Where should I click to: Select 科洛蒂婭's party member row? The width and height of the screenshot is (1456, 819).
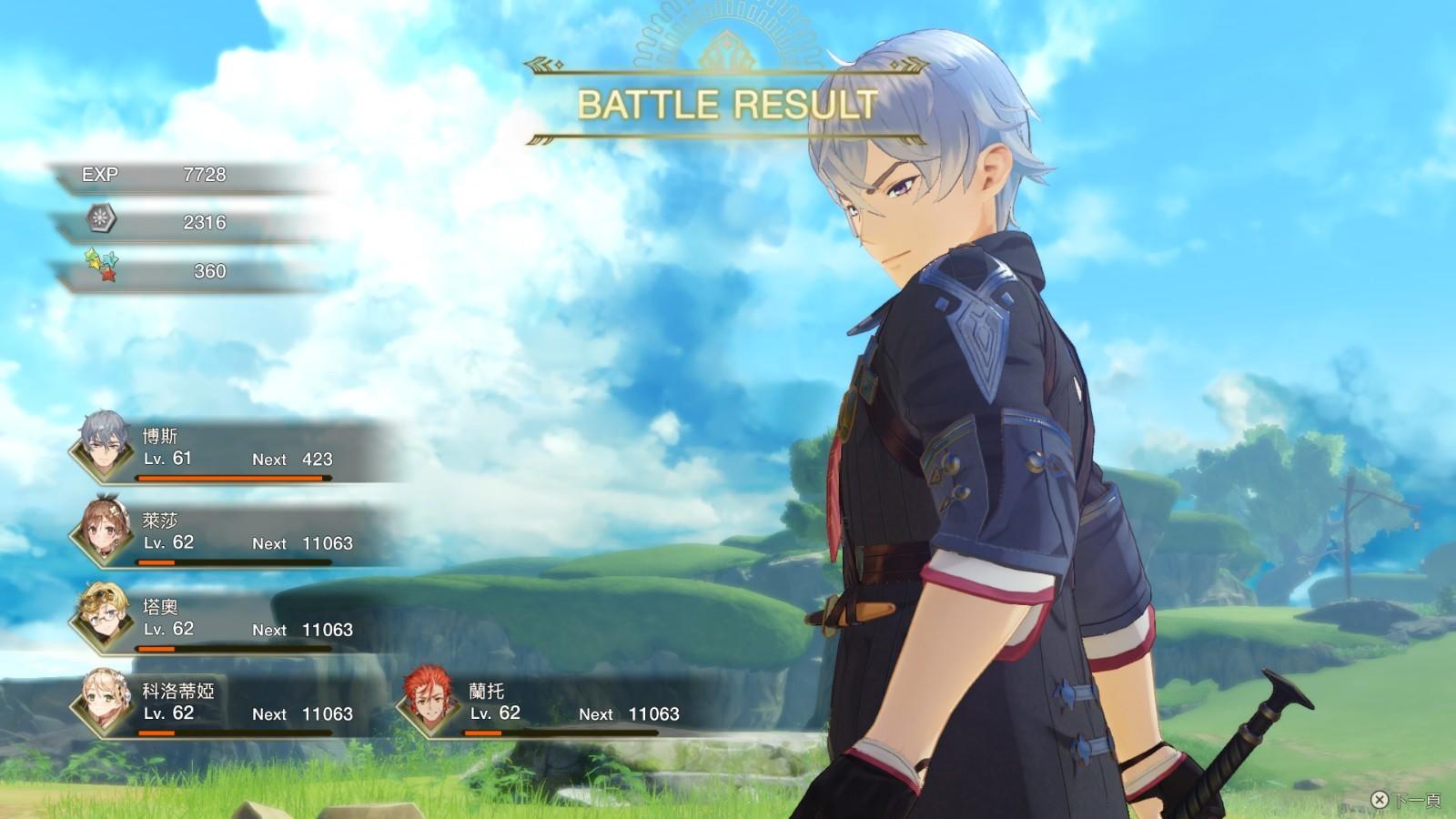tap(227, 704)
